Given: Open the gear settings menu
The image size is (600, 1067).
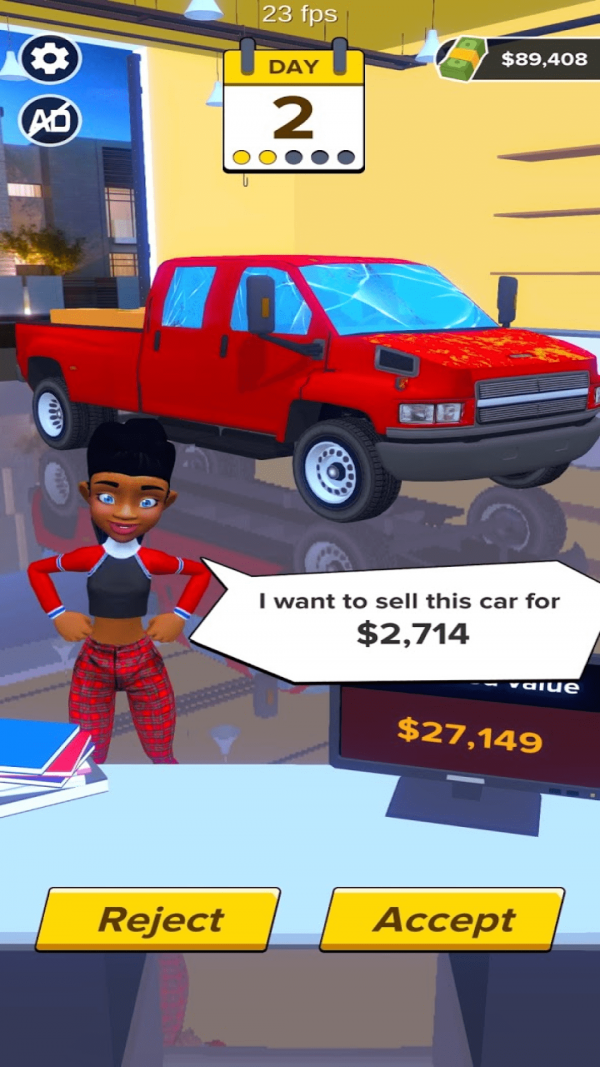Looking at the screenshot, I should pyautogui.click(x=49, y=60).
